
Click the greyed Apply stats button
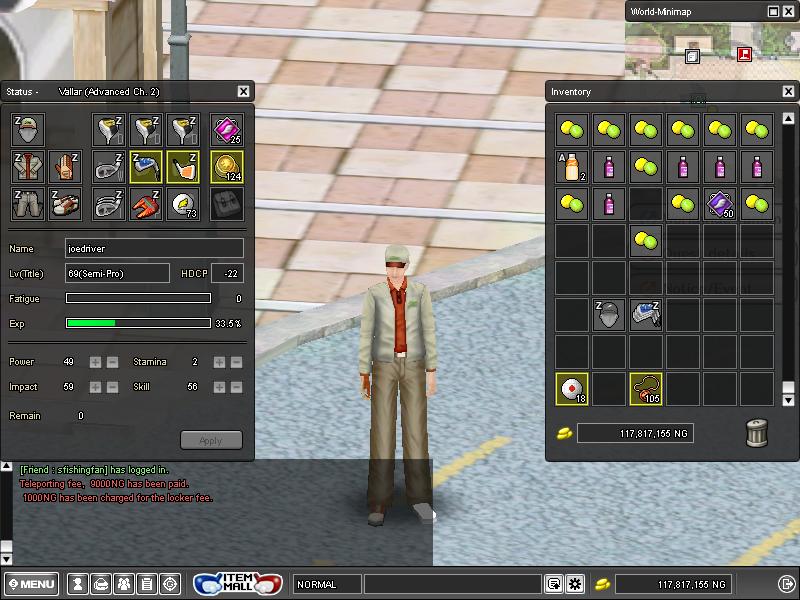[211, 440]
